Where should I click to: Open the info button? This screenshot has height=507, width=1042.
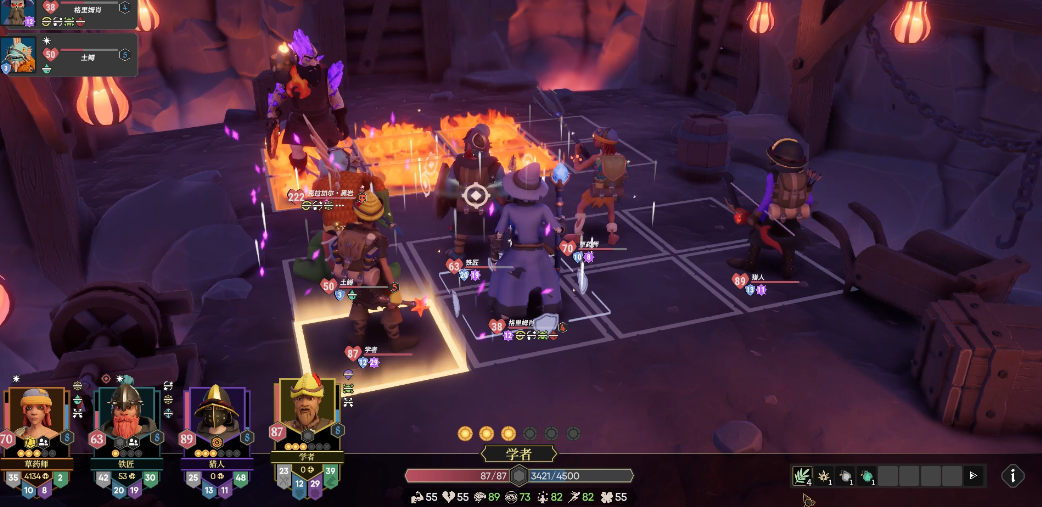click(1012, 476)
